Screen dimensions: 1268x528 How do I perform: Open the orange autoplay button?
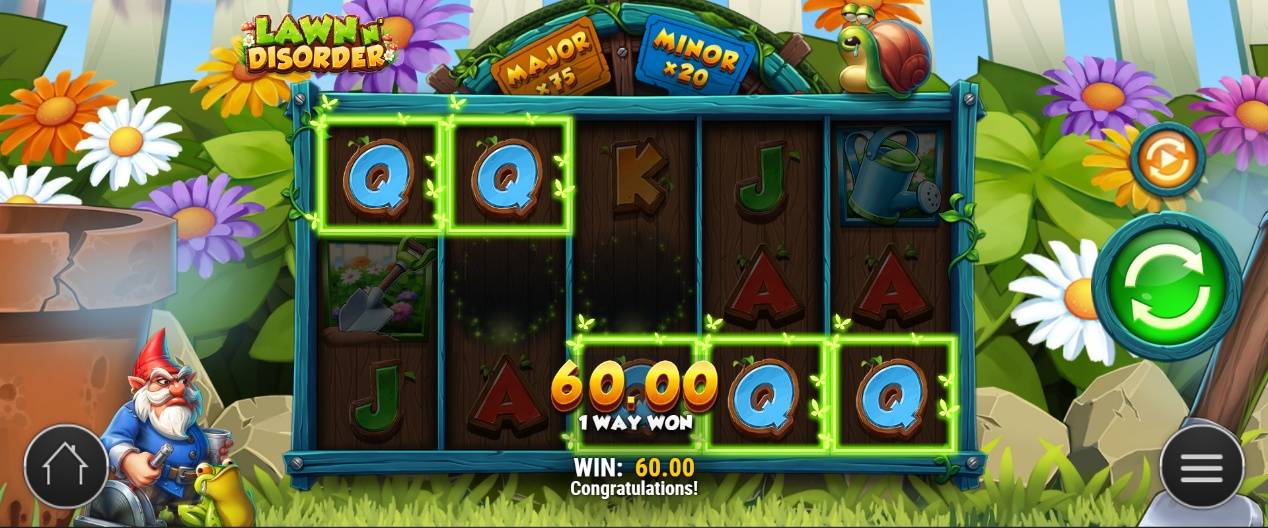(1166, 160)
